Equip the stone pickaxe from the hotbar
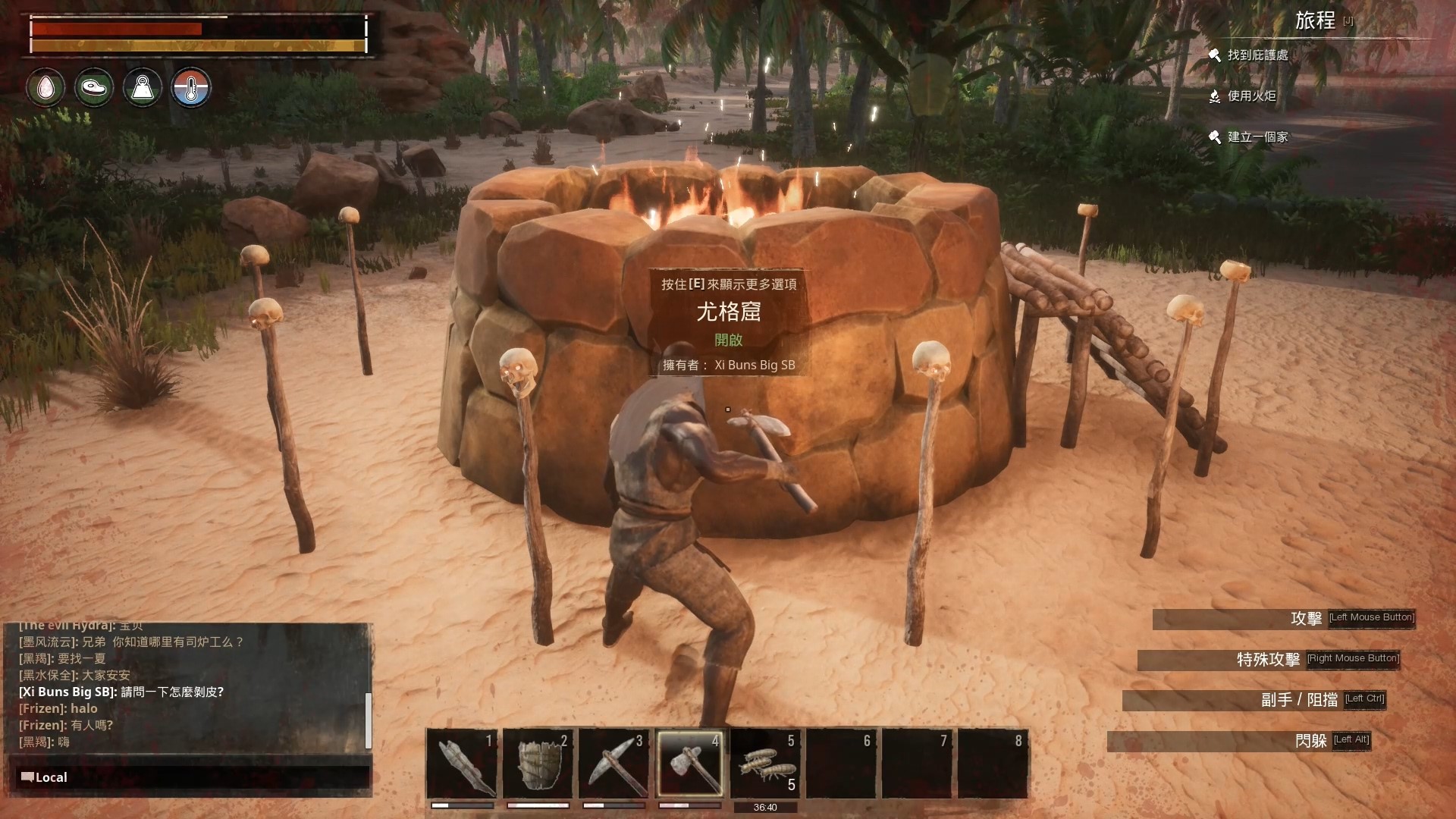 pos(613,763)
